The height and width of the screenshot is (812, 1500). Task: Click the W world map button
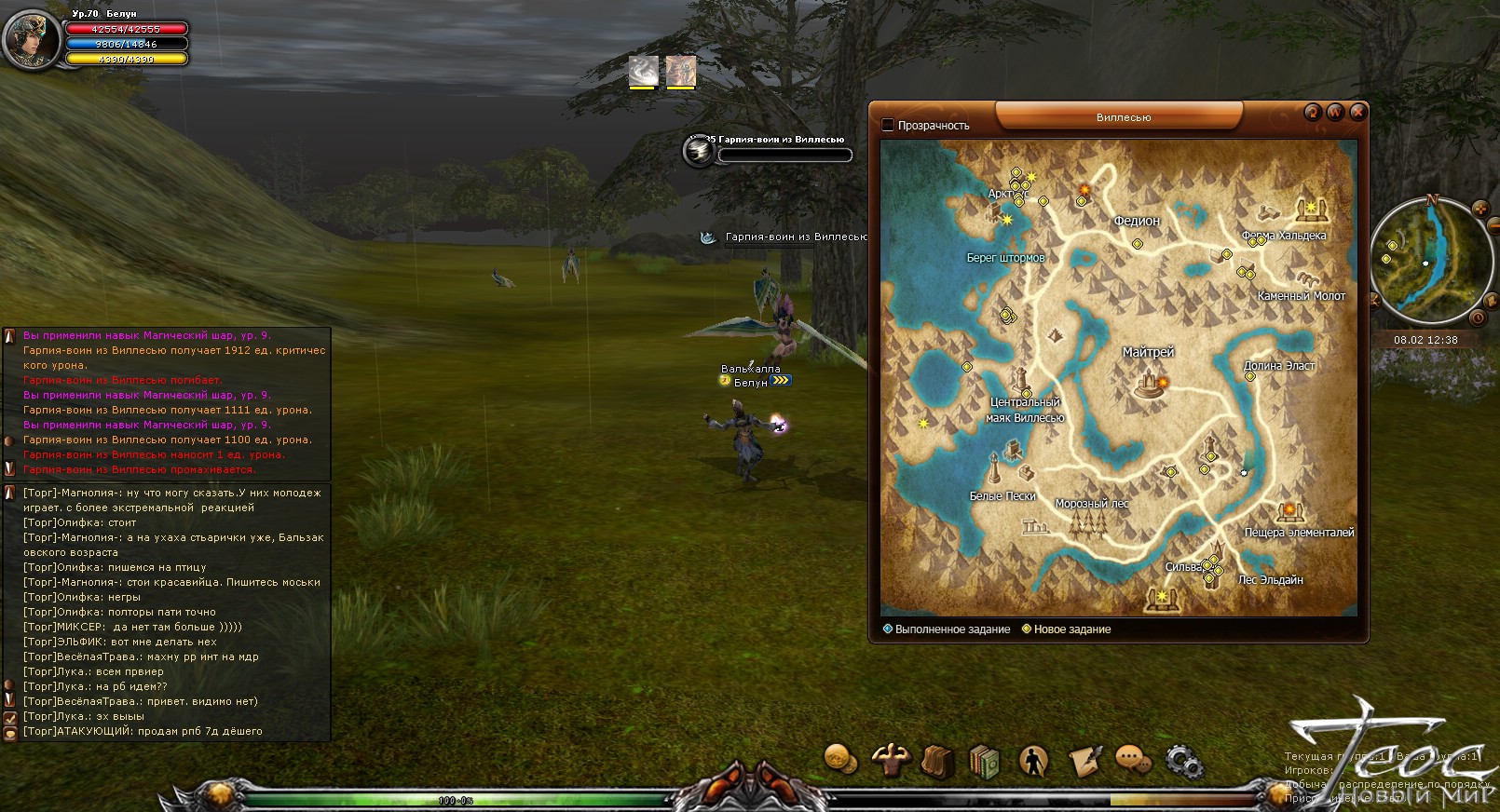1335,112
